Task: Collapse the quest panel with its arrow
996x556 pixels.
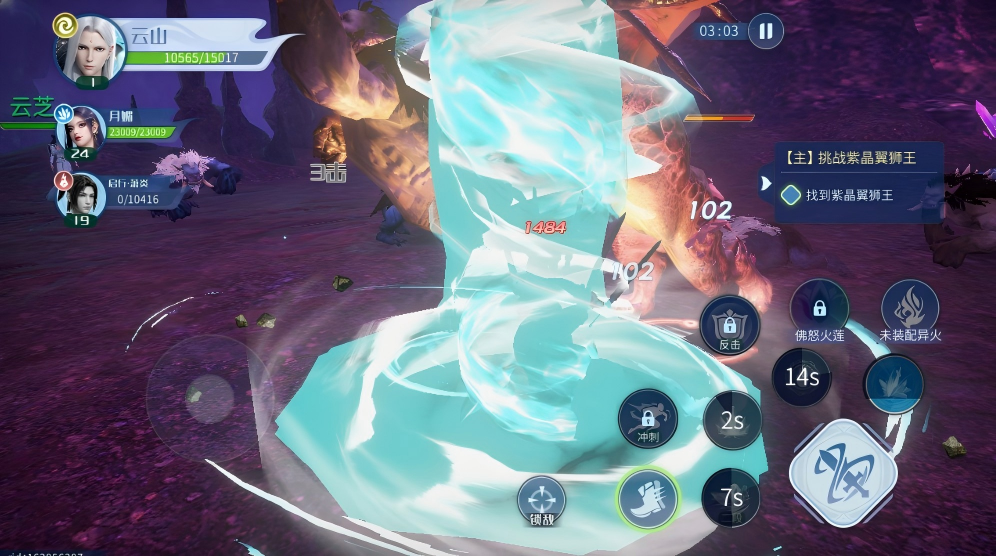Action: click(766, 183)
